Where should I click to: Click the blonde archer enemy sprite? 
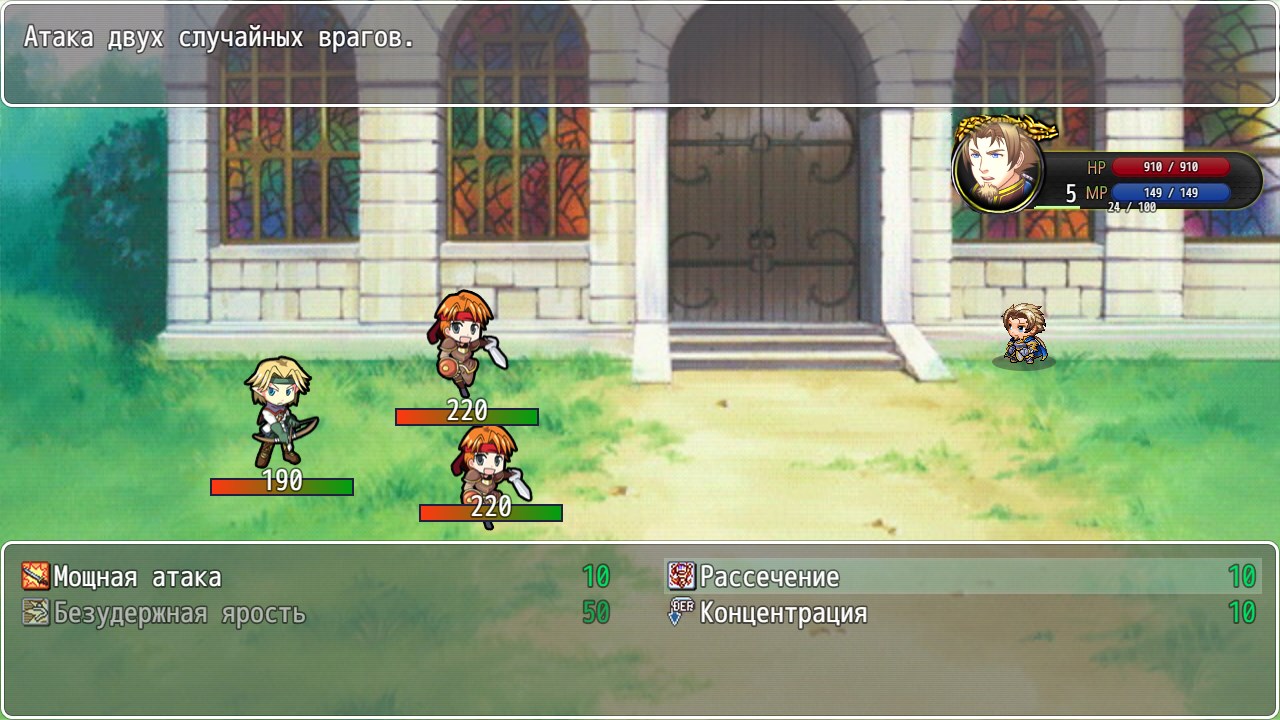click(280, 410)
